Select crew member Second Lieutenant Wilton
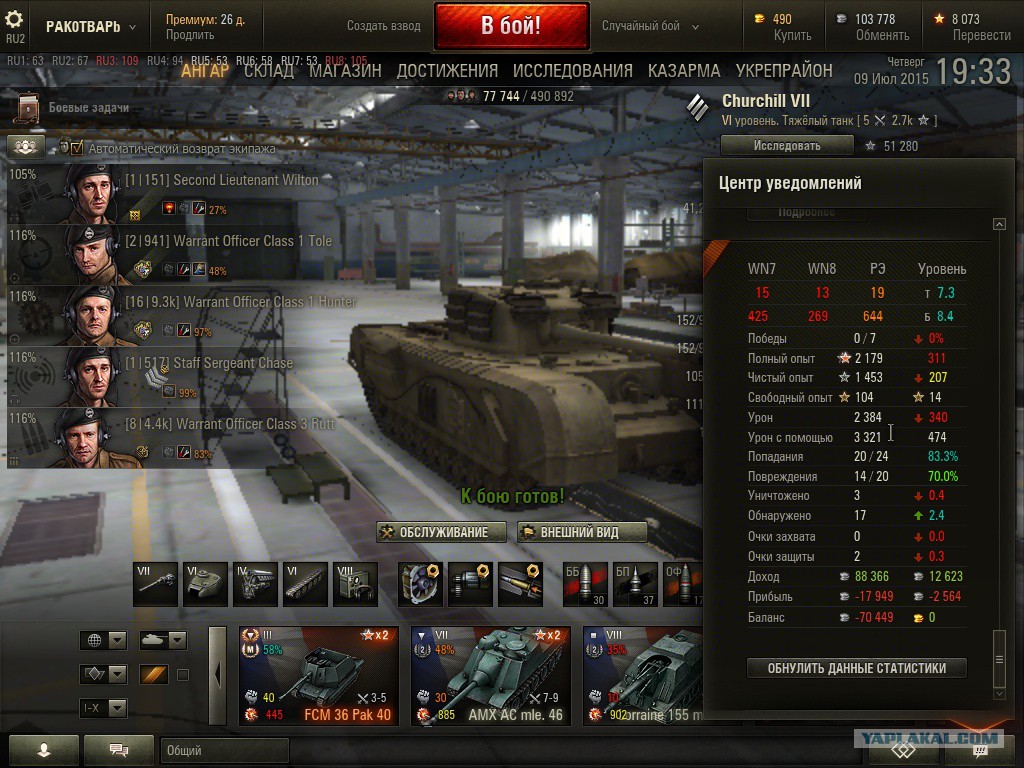 coord(220,181)
